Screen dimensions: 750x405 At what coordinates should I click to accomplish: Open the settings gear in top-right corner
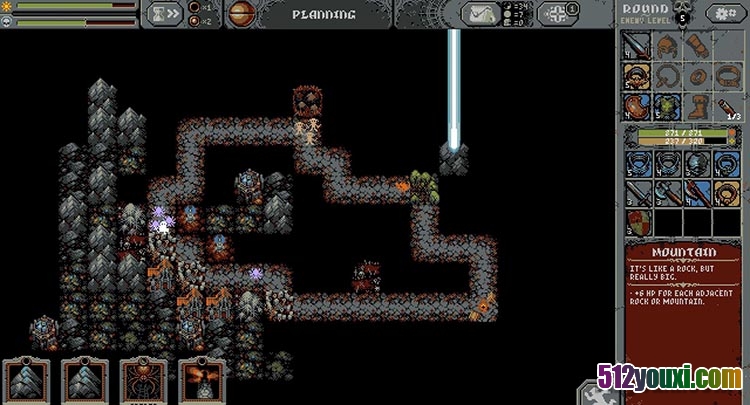(x=725, y=13)
